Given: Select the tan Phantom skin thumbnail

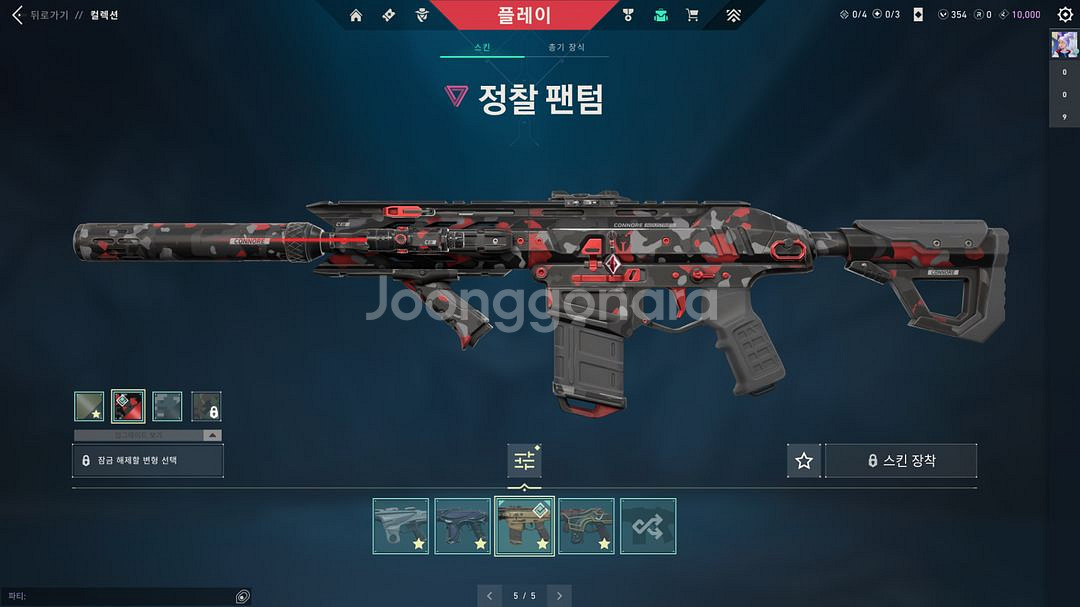Looking at the screenshot, I should point(525,526).
